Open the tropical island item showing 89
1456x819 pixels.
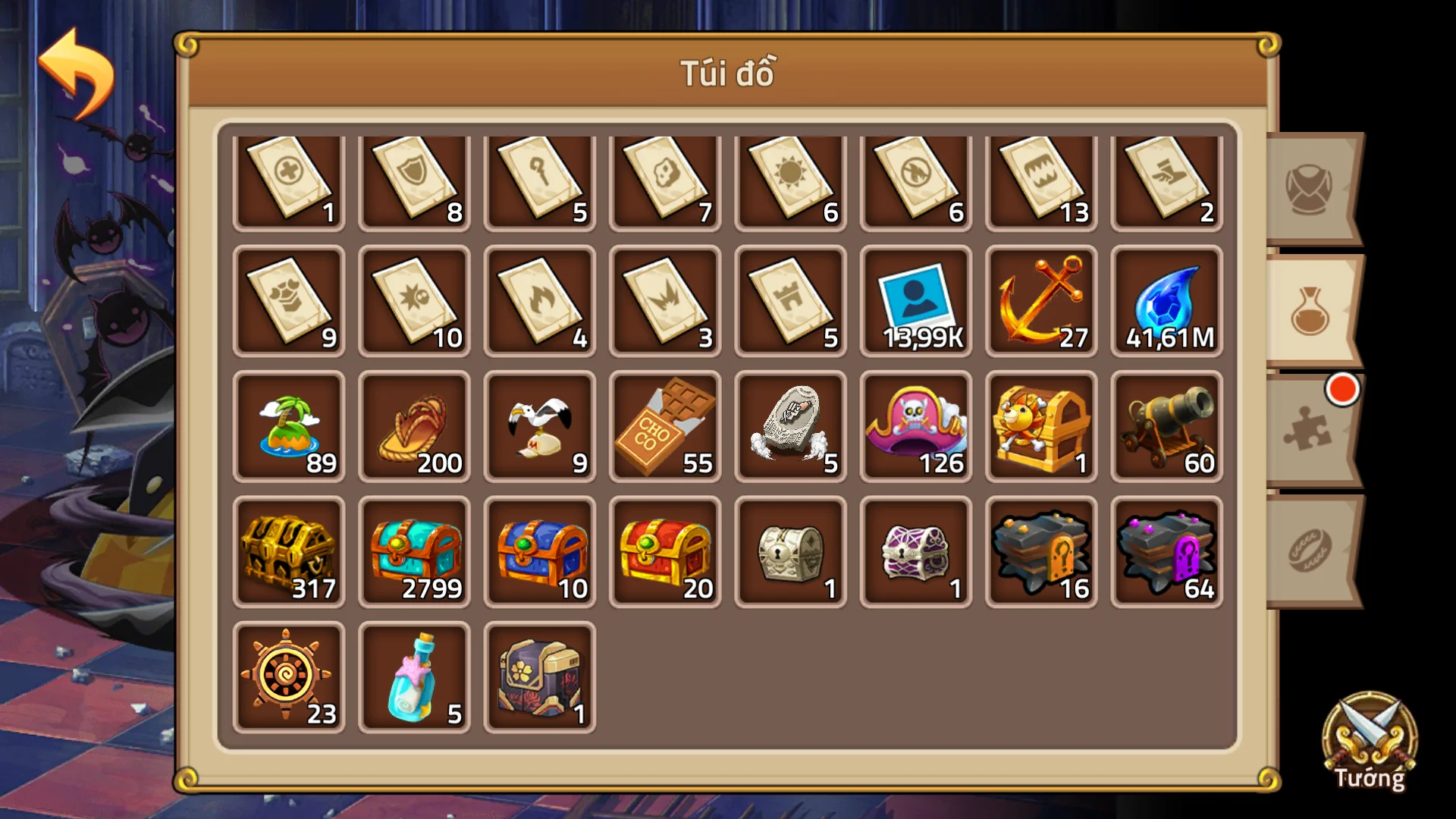289,426
